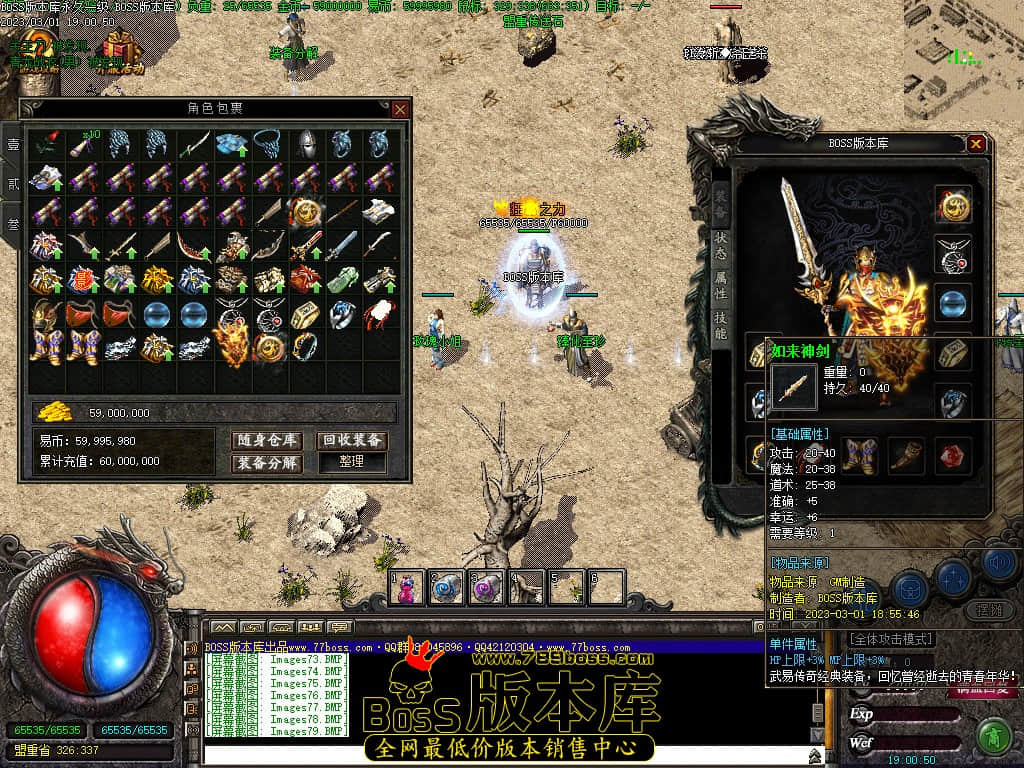
Task: Close the BOSS版本库 character panel
Action: click(x=976, y=144)
